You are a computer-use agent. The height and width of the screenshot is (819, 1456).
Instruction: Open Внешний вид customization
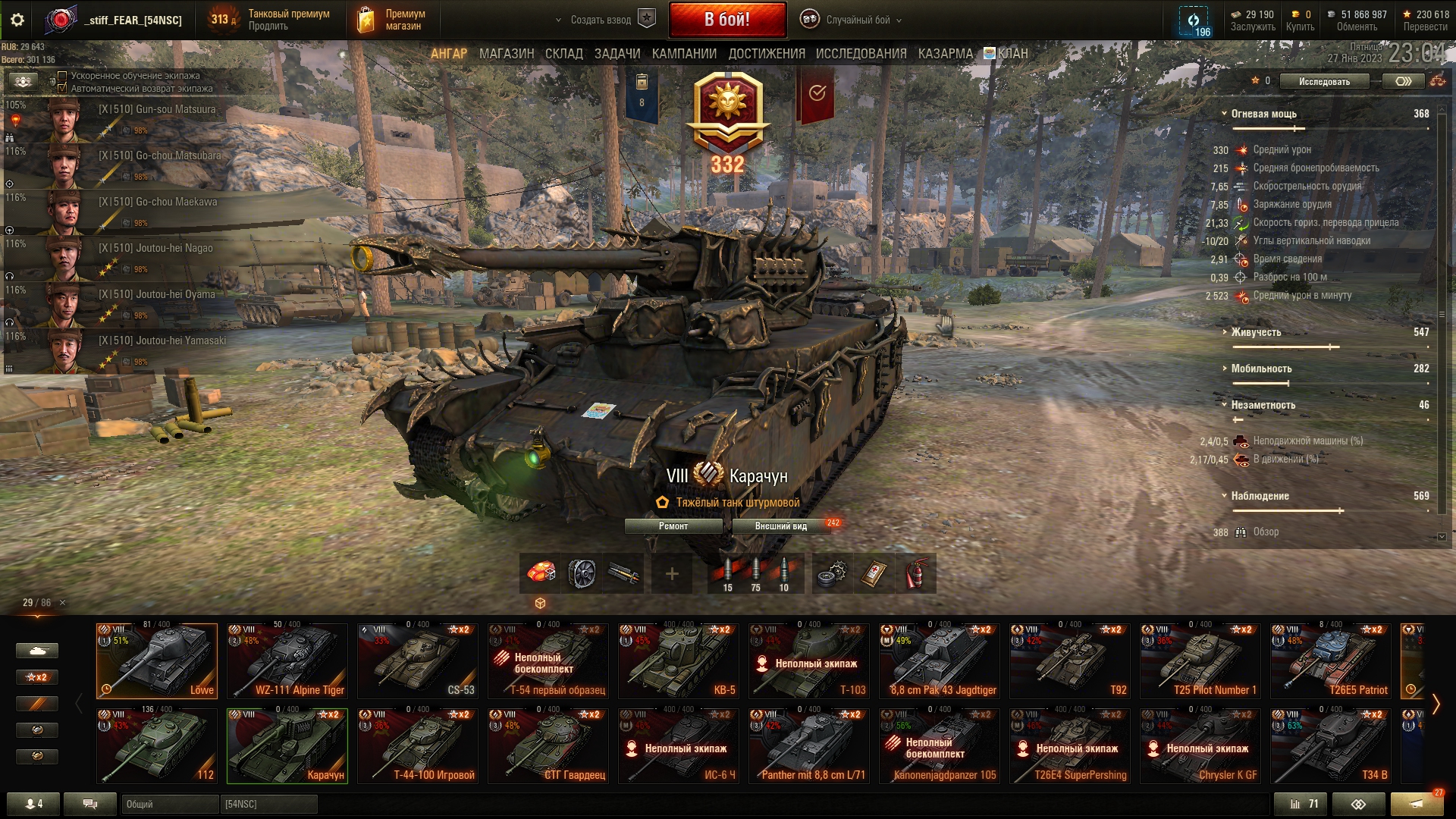781,526
